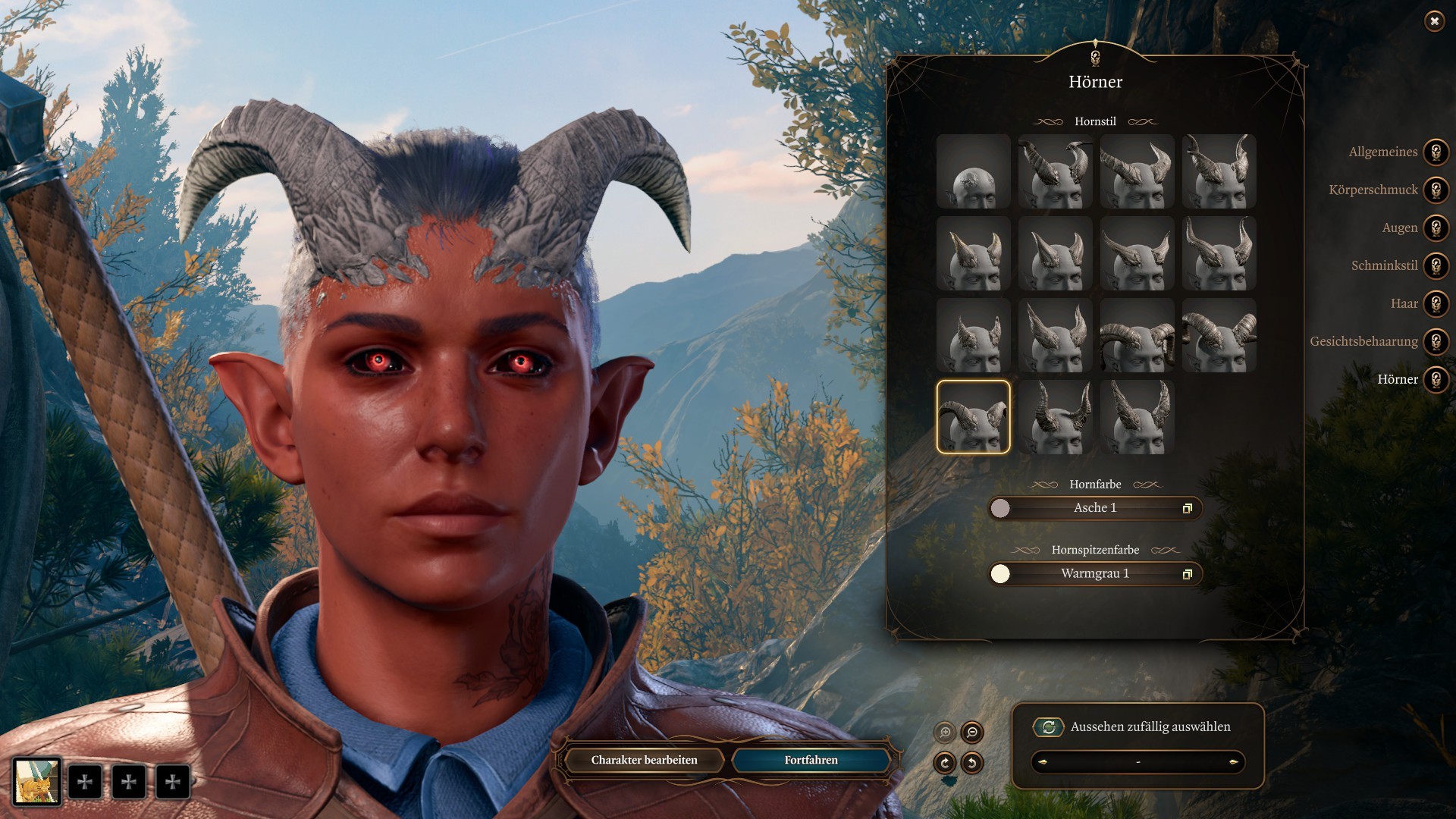The image size is (1456, 819).
Task: Open the Allgemeines category
Action: pyautogui.click(x=1436, y=152)
